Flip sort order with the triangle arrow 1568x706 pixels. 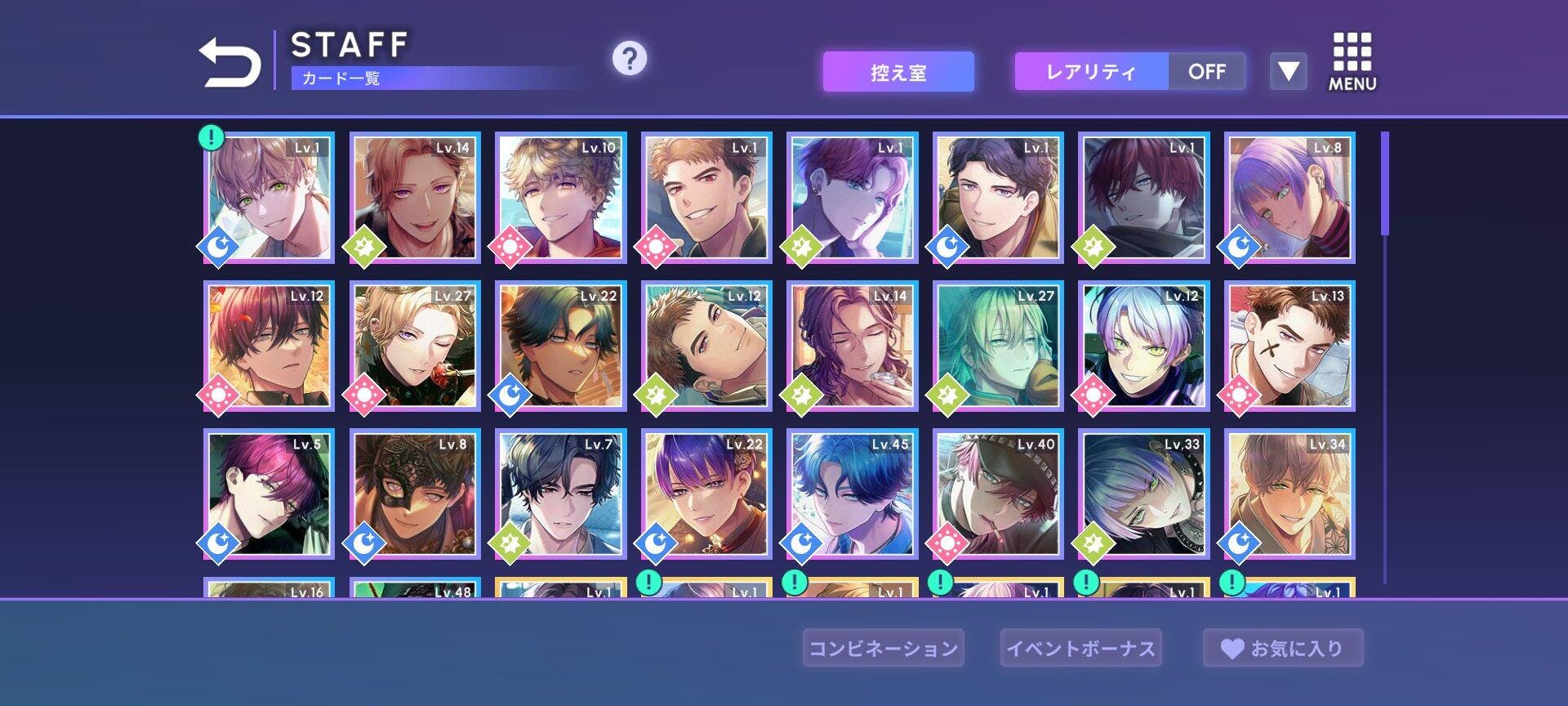1288,72
